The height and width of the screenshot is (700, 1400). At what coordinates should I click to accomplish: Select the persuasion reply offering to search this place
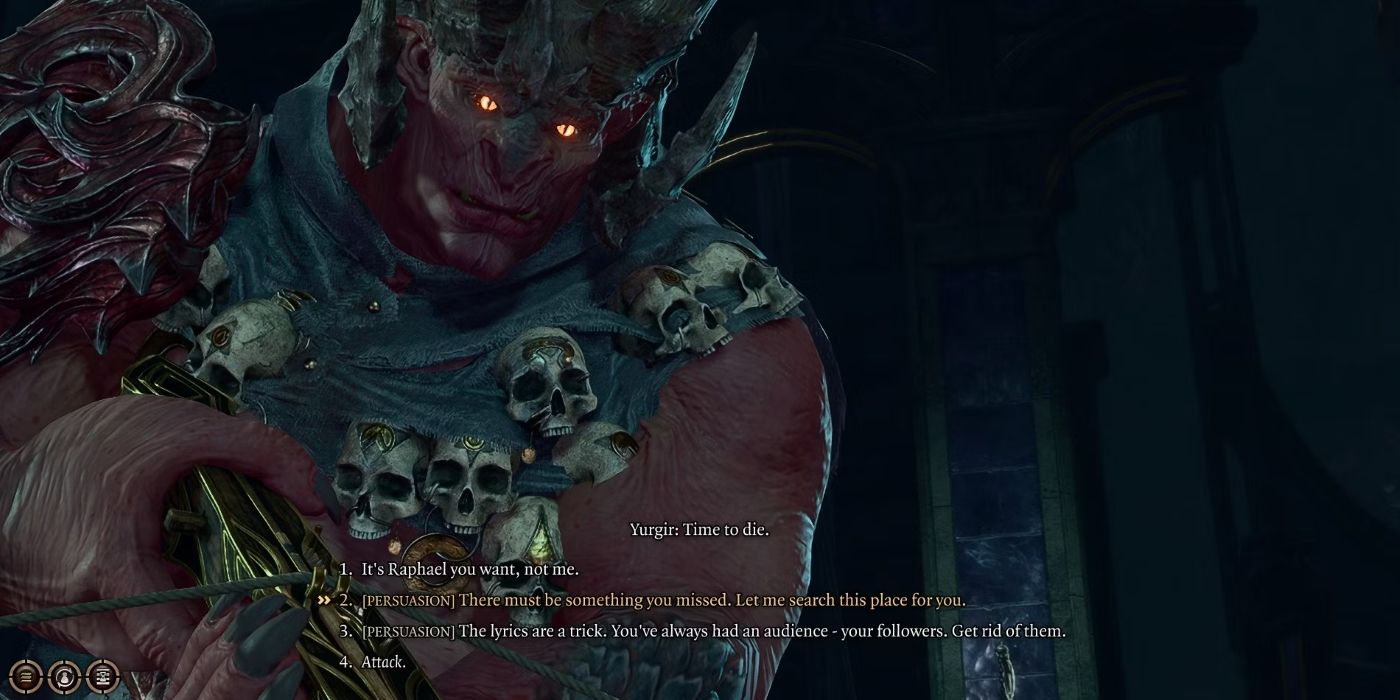click(x=664, y=600)
